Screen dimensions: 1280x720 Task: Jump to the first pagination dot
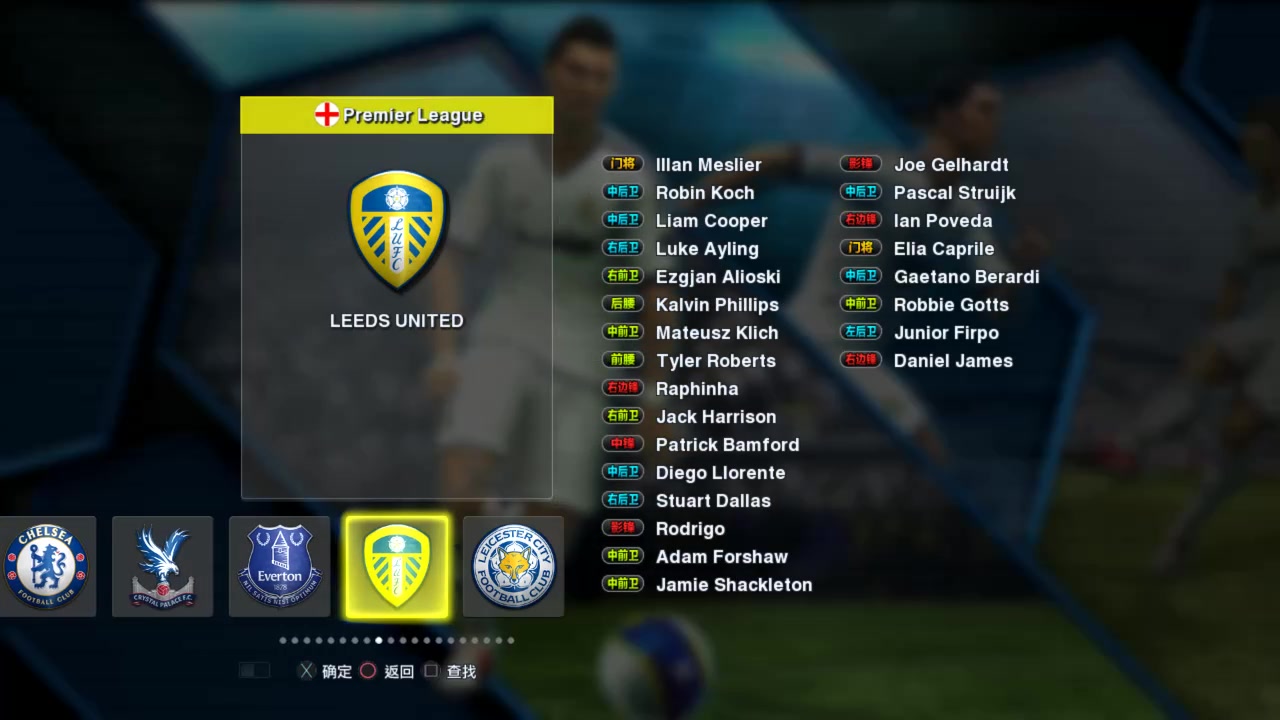click(x=283, y=640)
